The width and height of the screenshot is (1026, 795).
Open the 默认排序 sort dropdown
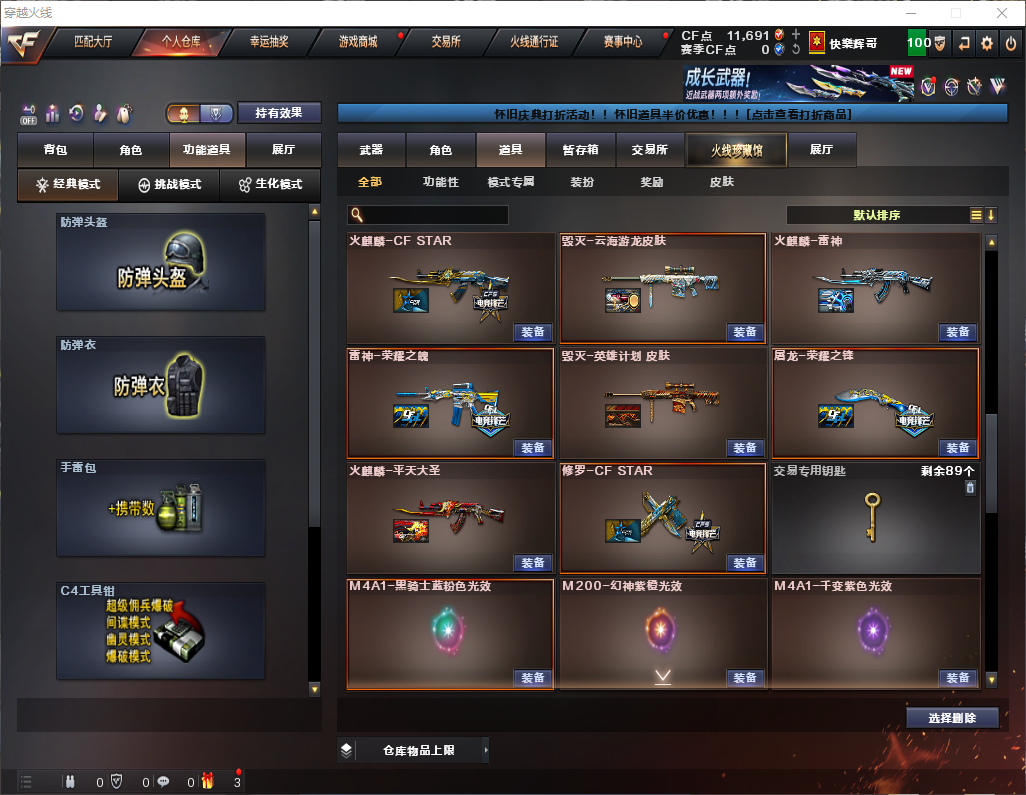pos(876,215)
